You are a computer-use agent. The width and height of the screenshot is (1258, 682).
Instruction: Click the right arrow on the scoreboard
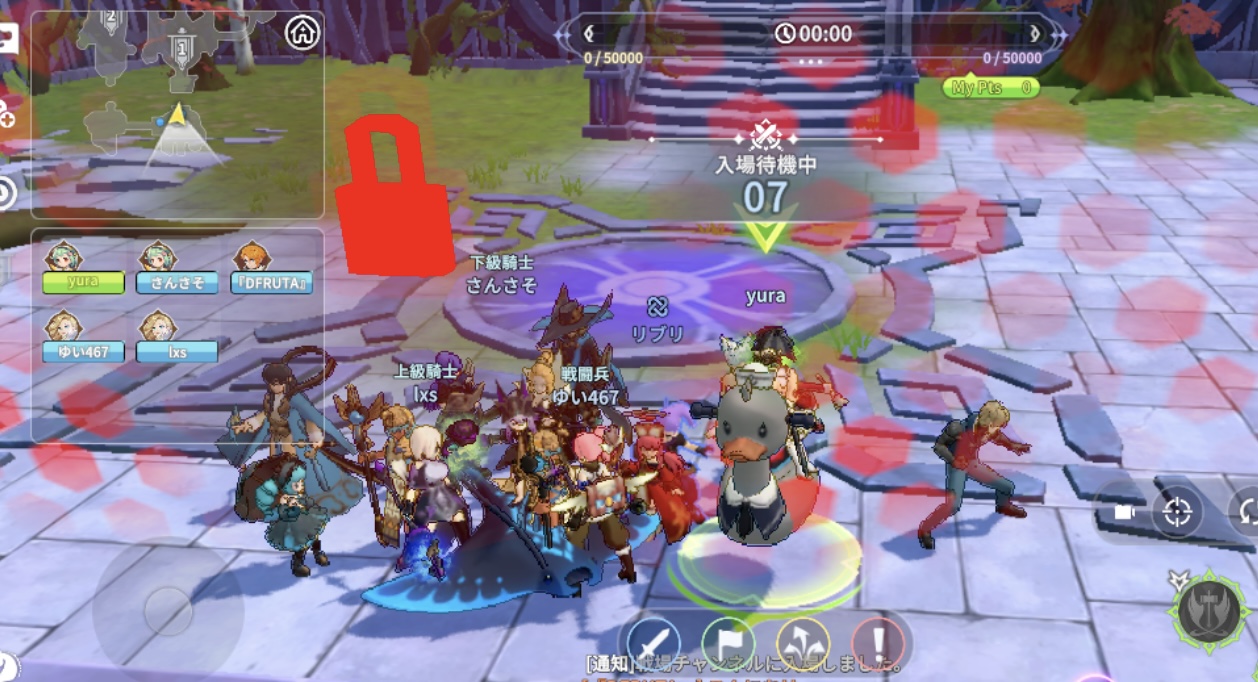click(1033, 34)
